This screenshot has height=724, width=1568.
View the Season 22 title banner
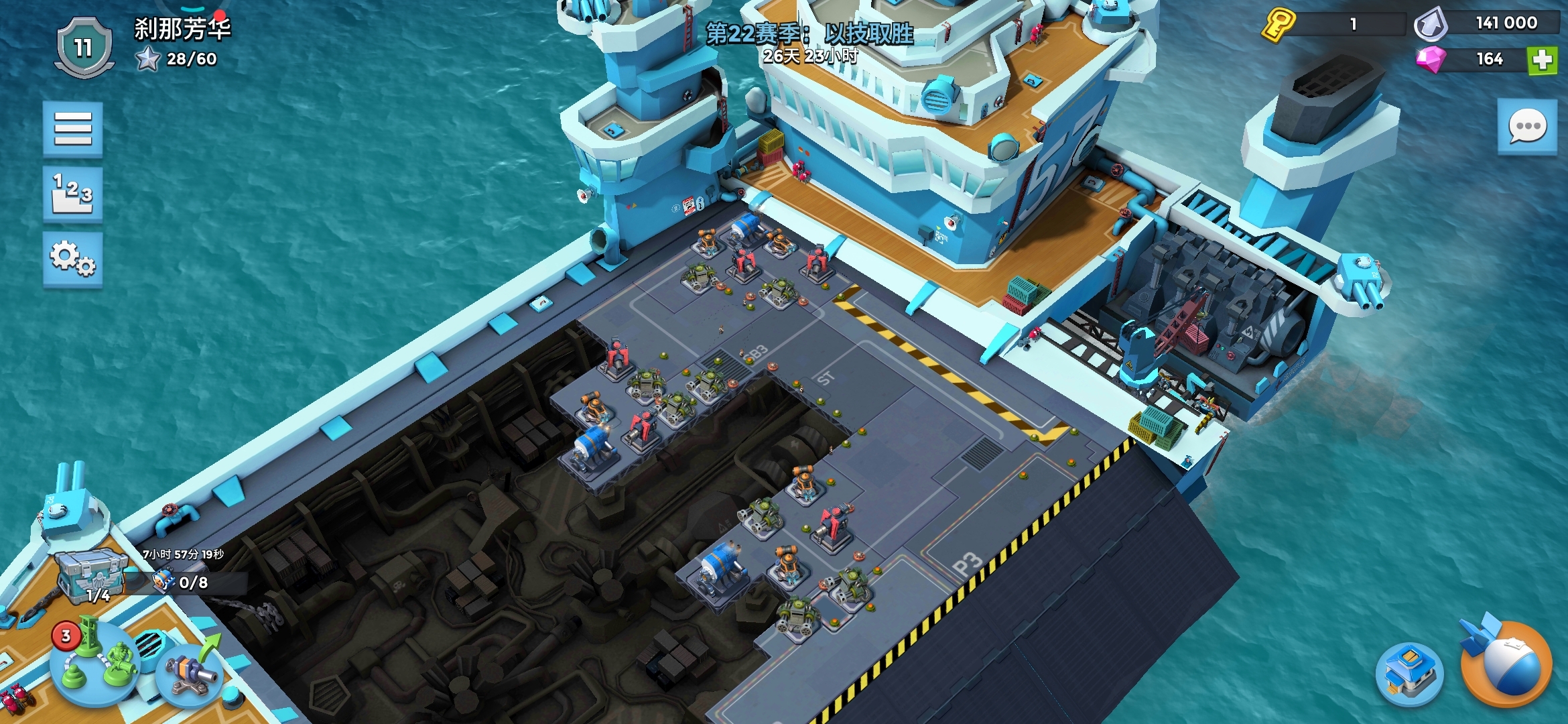point(809,34)
